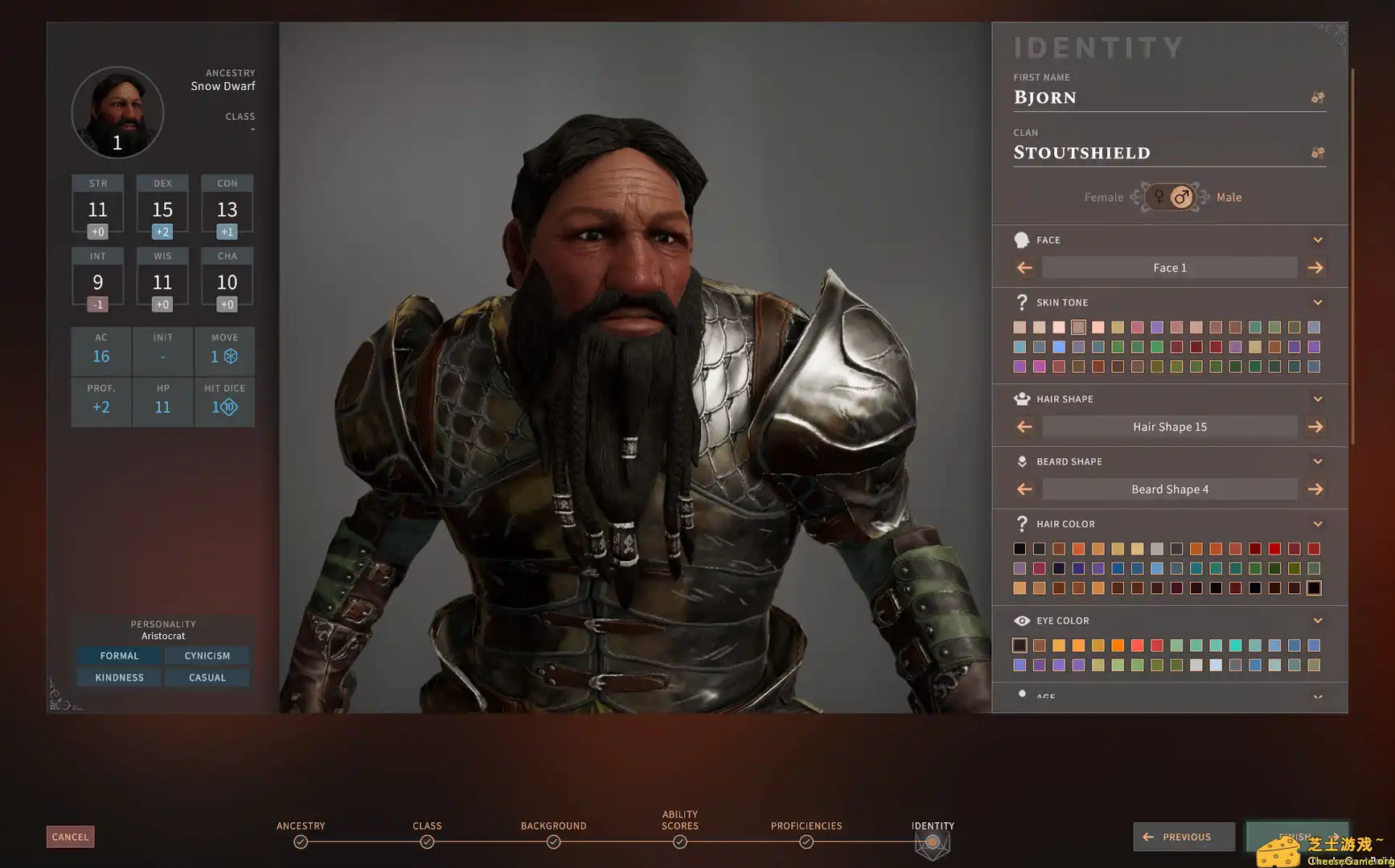Pick the first black hair color swatch

1020,549
